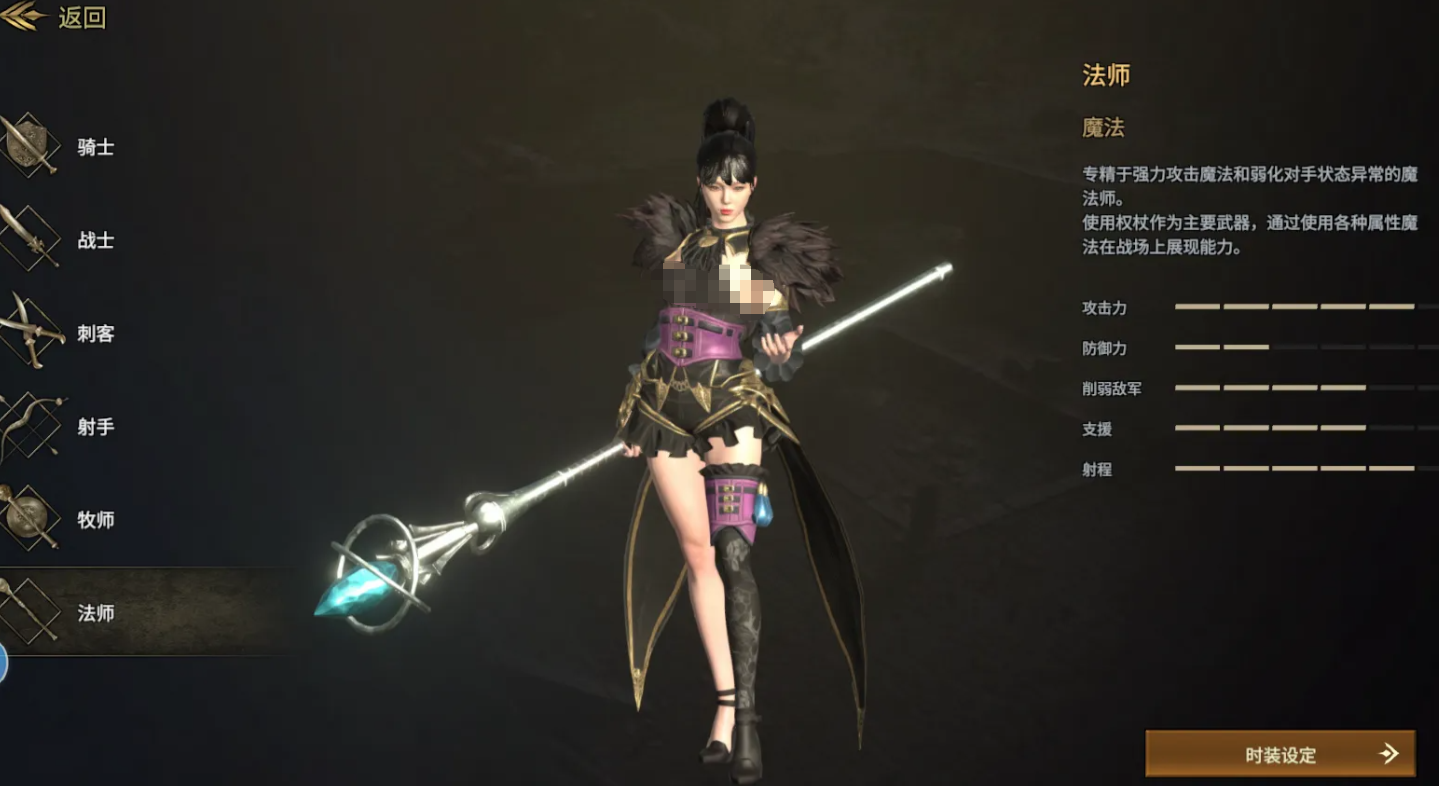This screenshot has width=1439, height=786.
Task: Select the 牧师 priest class
Action: point(70,520)
